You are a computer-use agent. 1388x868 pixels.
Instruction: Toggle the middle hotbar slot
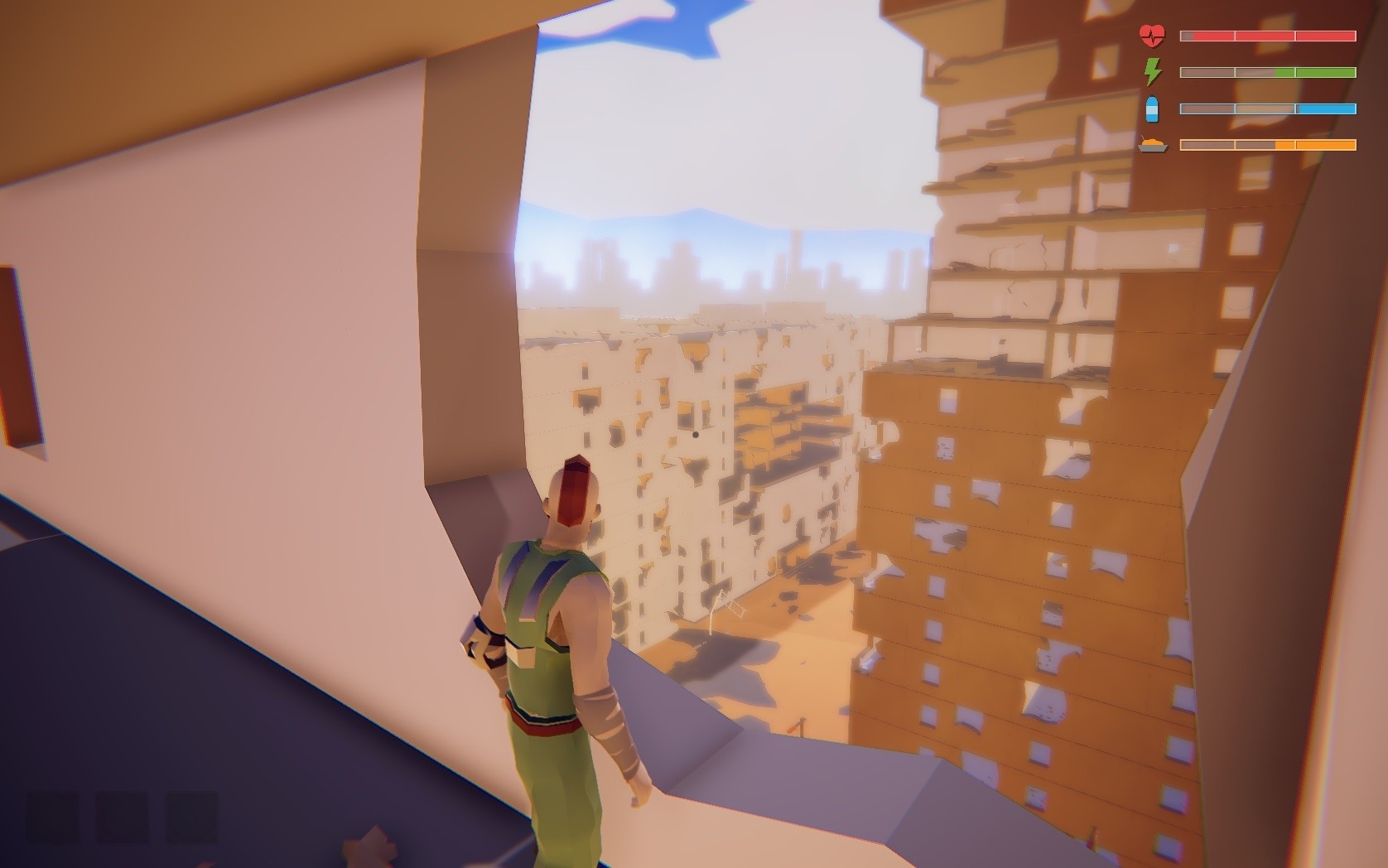click(x=122, y=816)
